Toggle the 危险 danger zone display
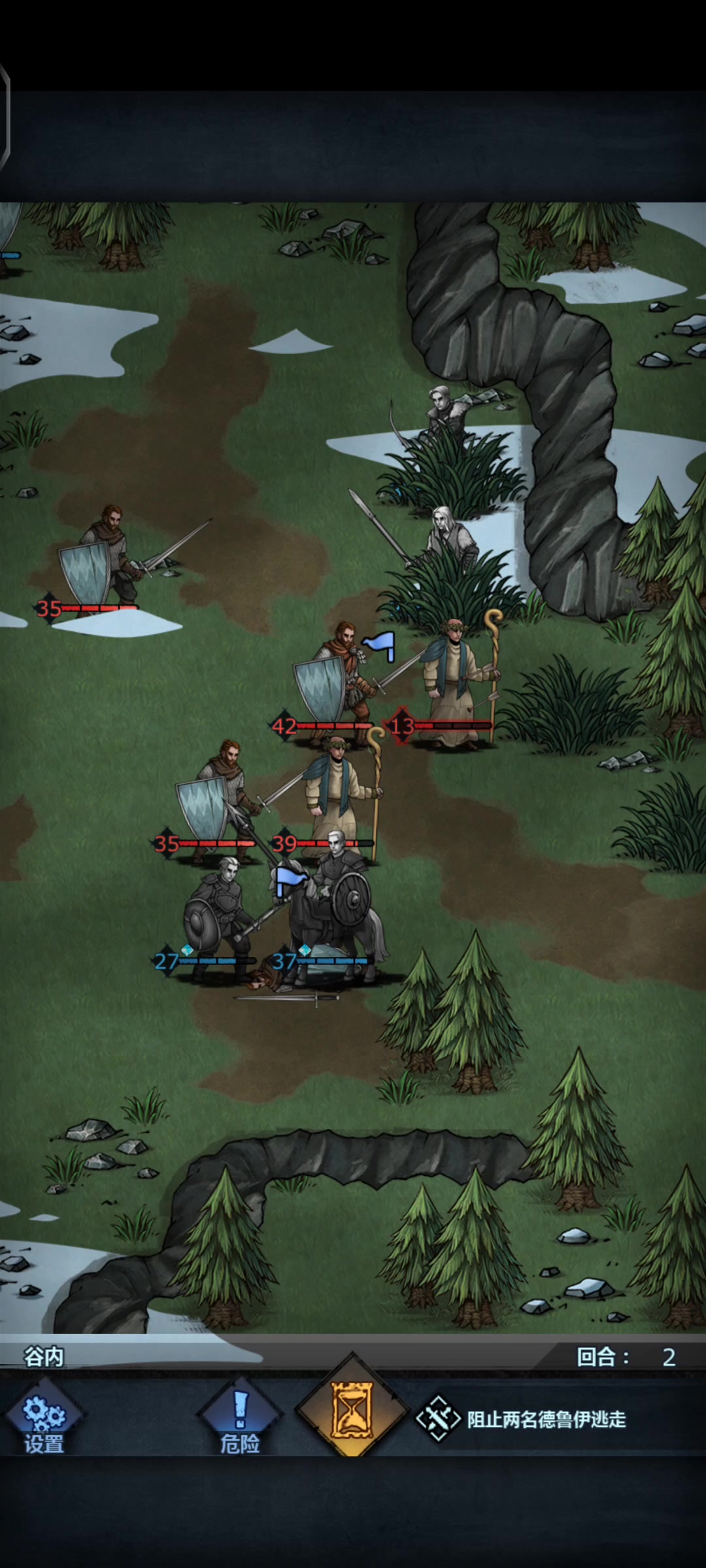 [x=240, y=1419]
